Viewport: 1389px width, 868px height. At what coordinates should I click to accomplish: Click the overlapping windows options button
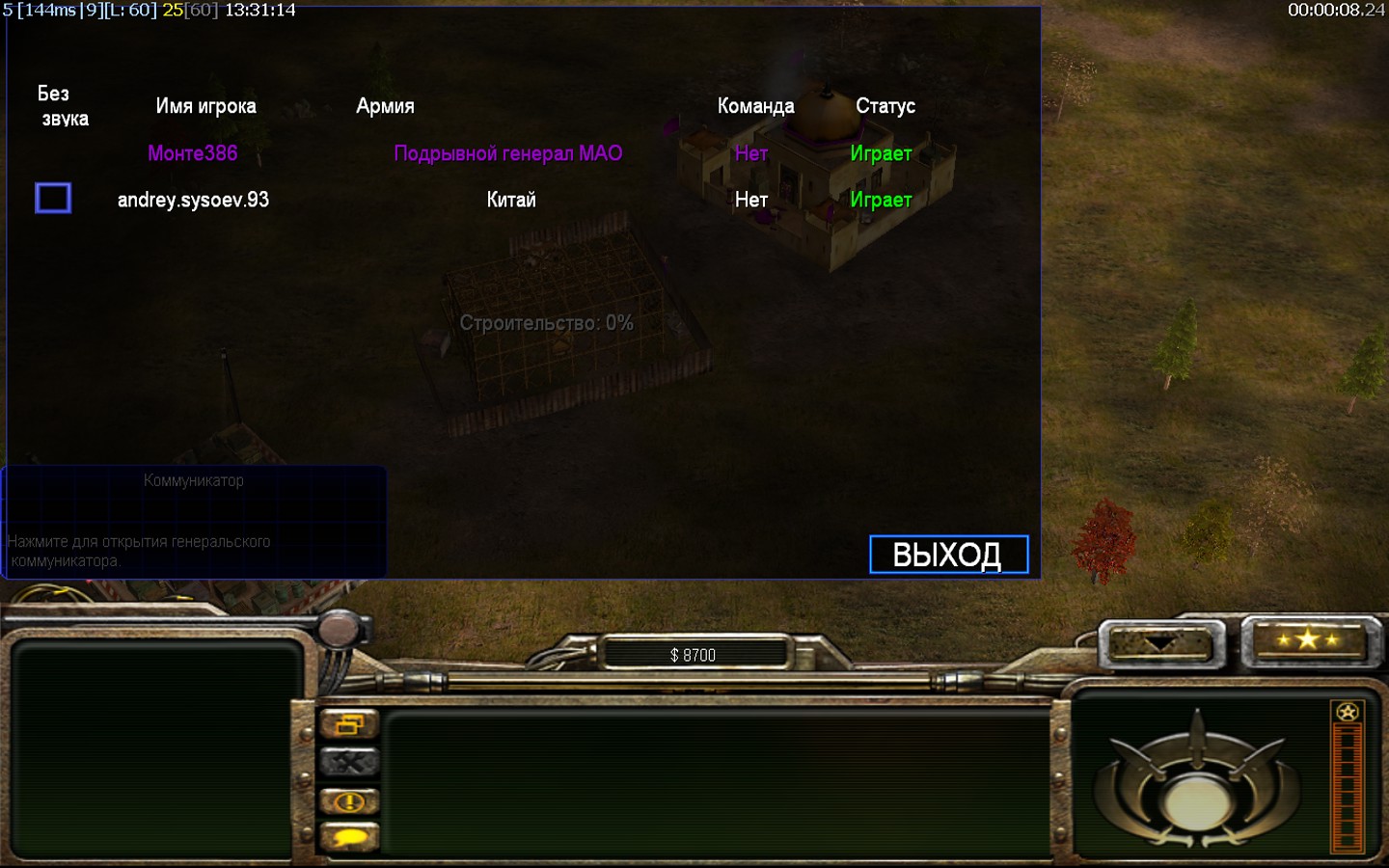point(349,724)
